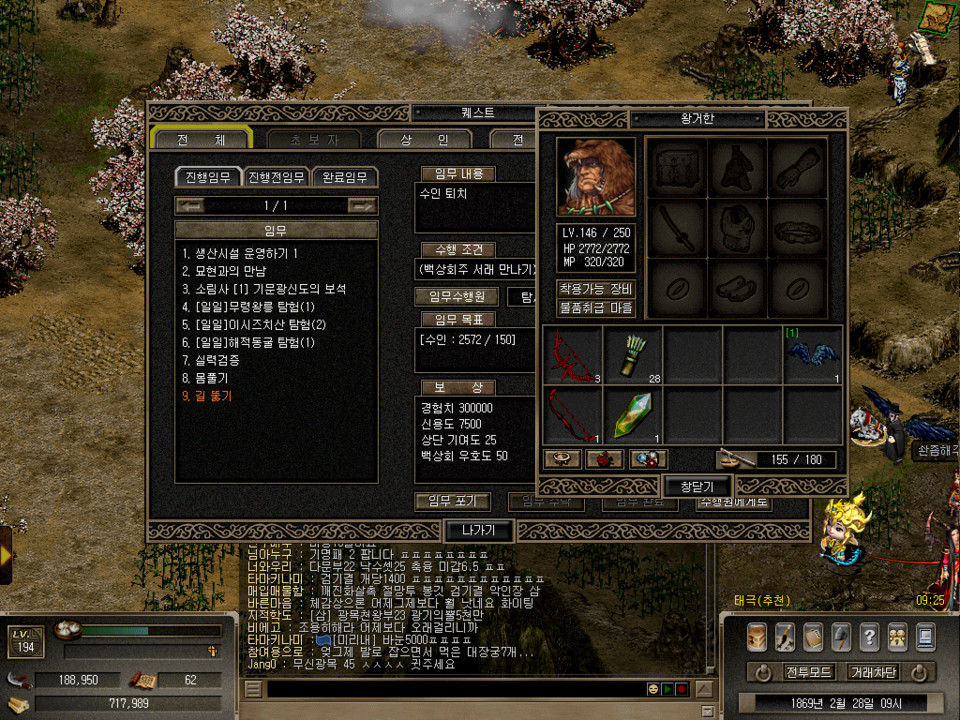
Task: Select the arrow quiver inventory slot
Action: 633,354
